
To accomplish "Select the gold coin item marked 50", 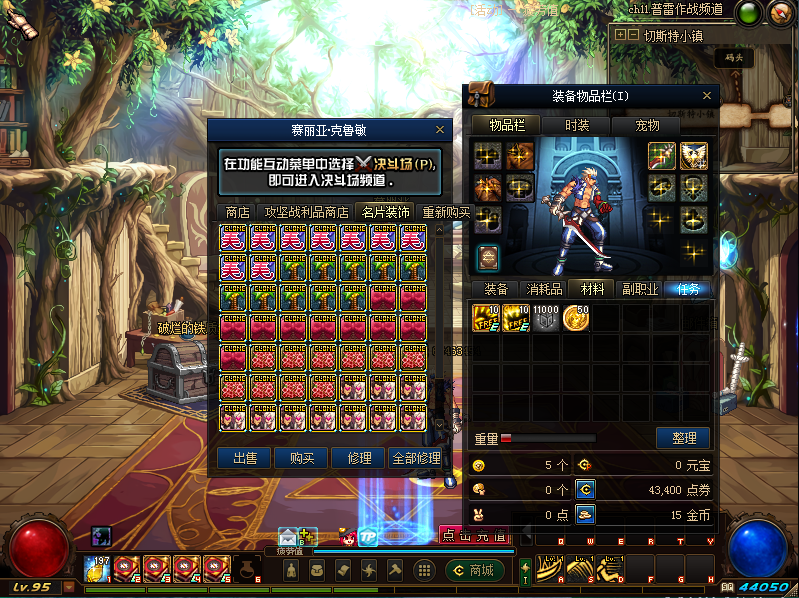I will click(x=576, y=318).
